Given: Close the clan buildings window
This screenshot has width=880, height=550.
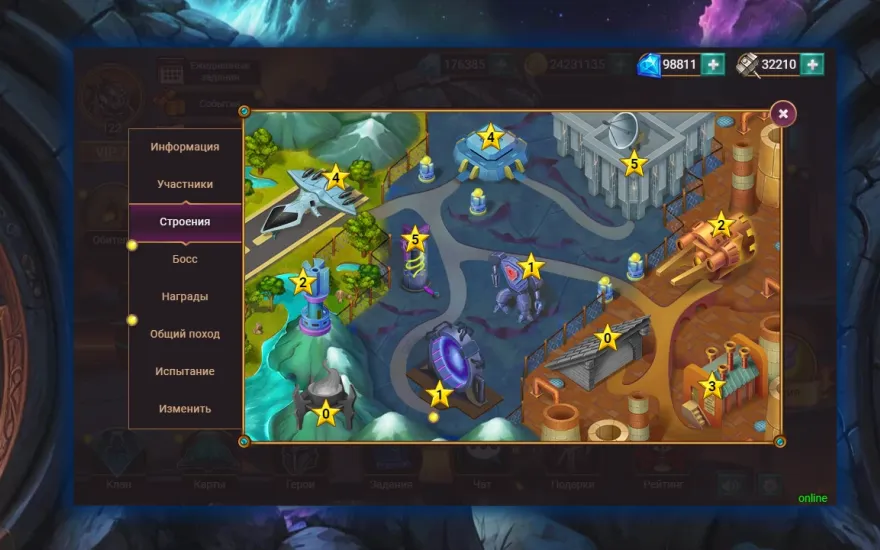Looking at the screenshot, I should (x=783, y=114).
